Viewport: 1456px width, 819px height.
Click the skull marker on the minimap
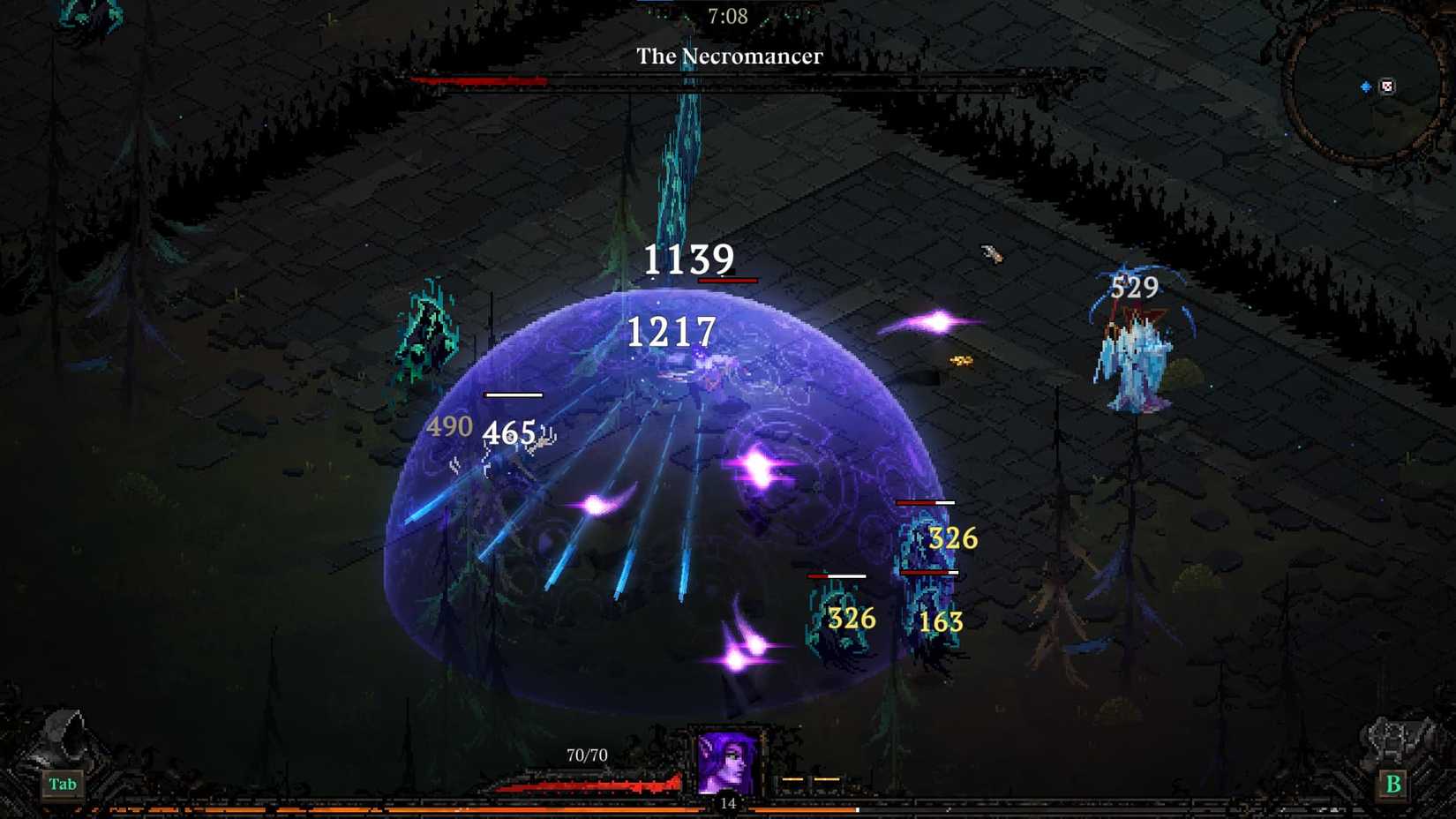coord(1387,86)
